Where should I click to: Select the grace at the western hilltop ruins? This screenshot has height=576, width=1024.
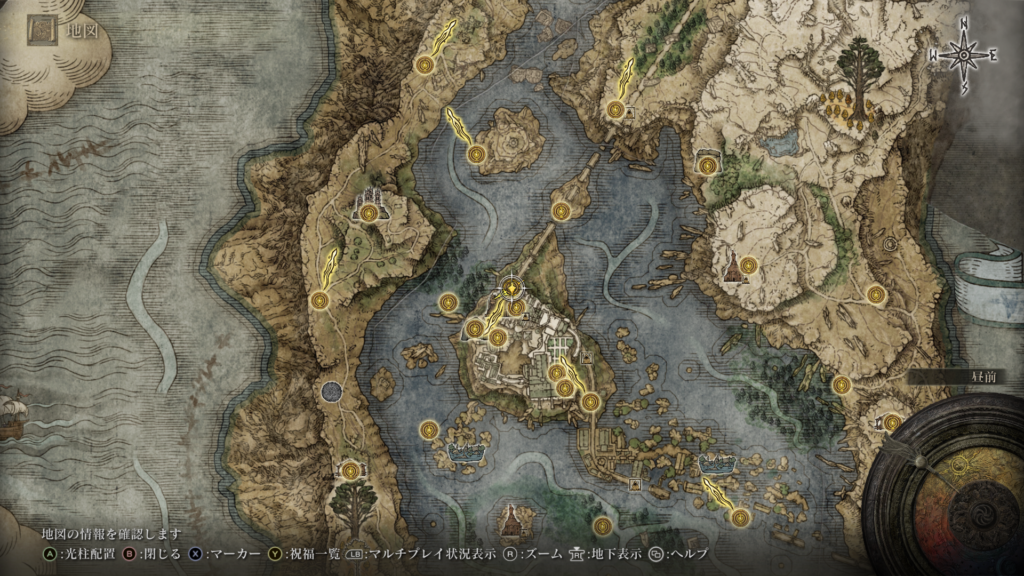click(371, 212)
